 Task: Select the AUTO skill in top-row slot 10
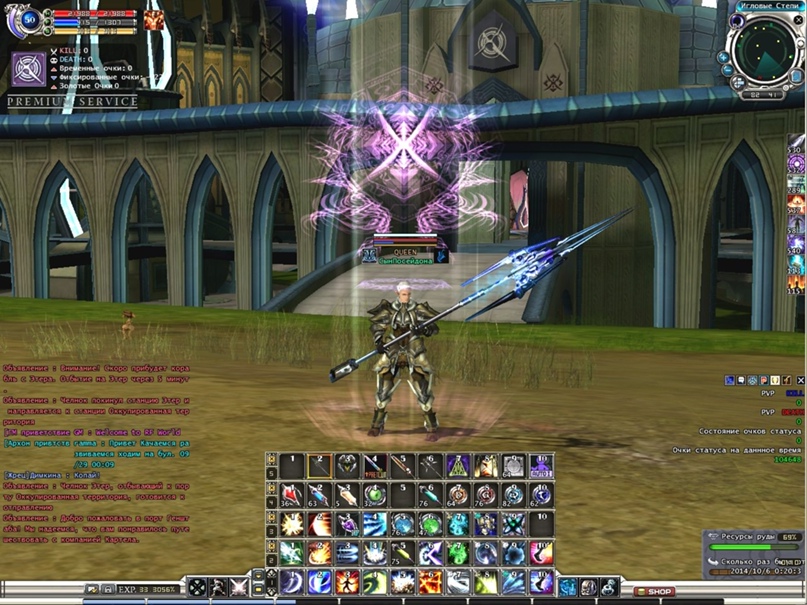541,466
